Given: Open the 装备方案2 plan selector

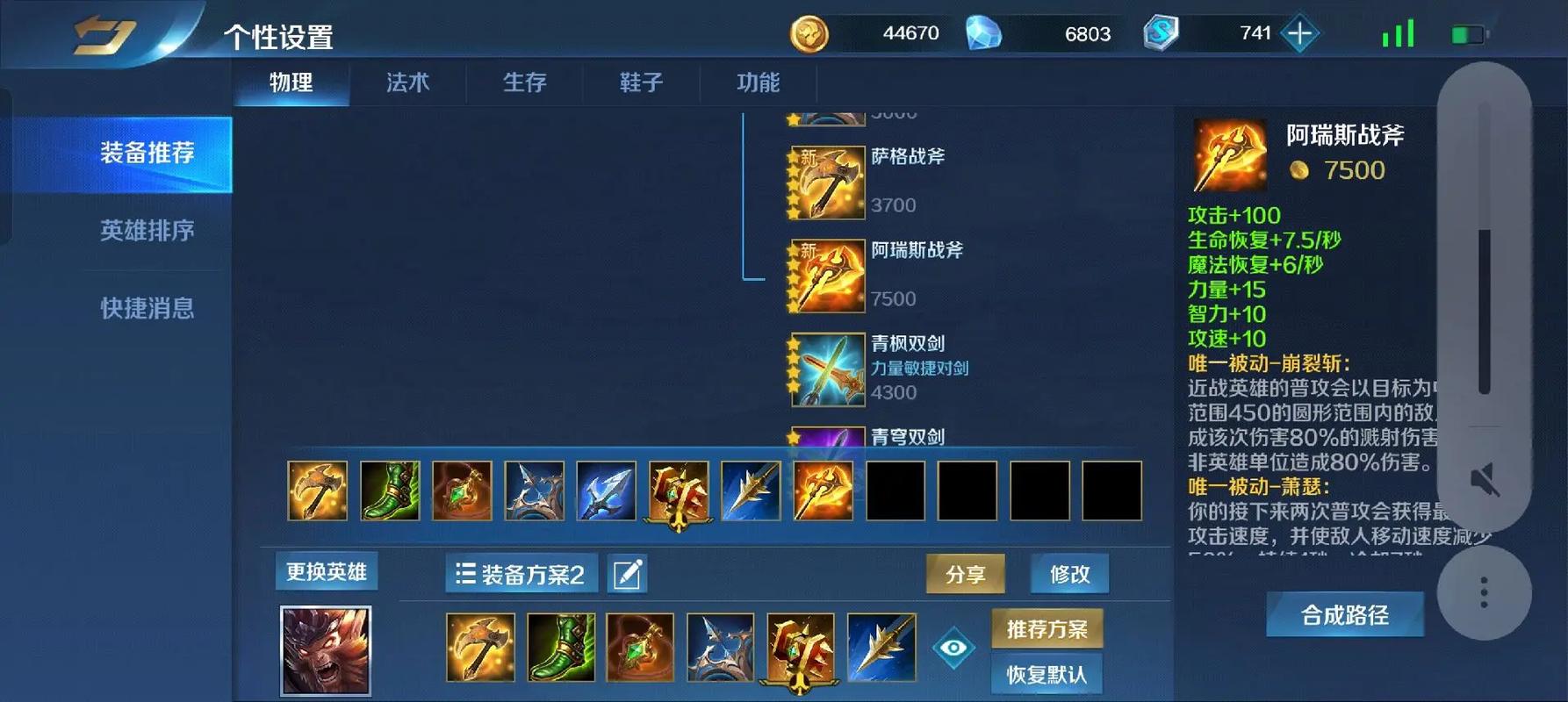Looking at the screenshot, I should point(520,573).
